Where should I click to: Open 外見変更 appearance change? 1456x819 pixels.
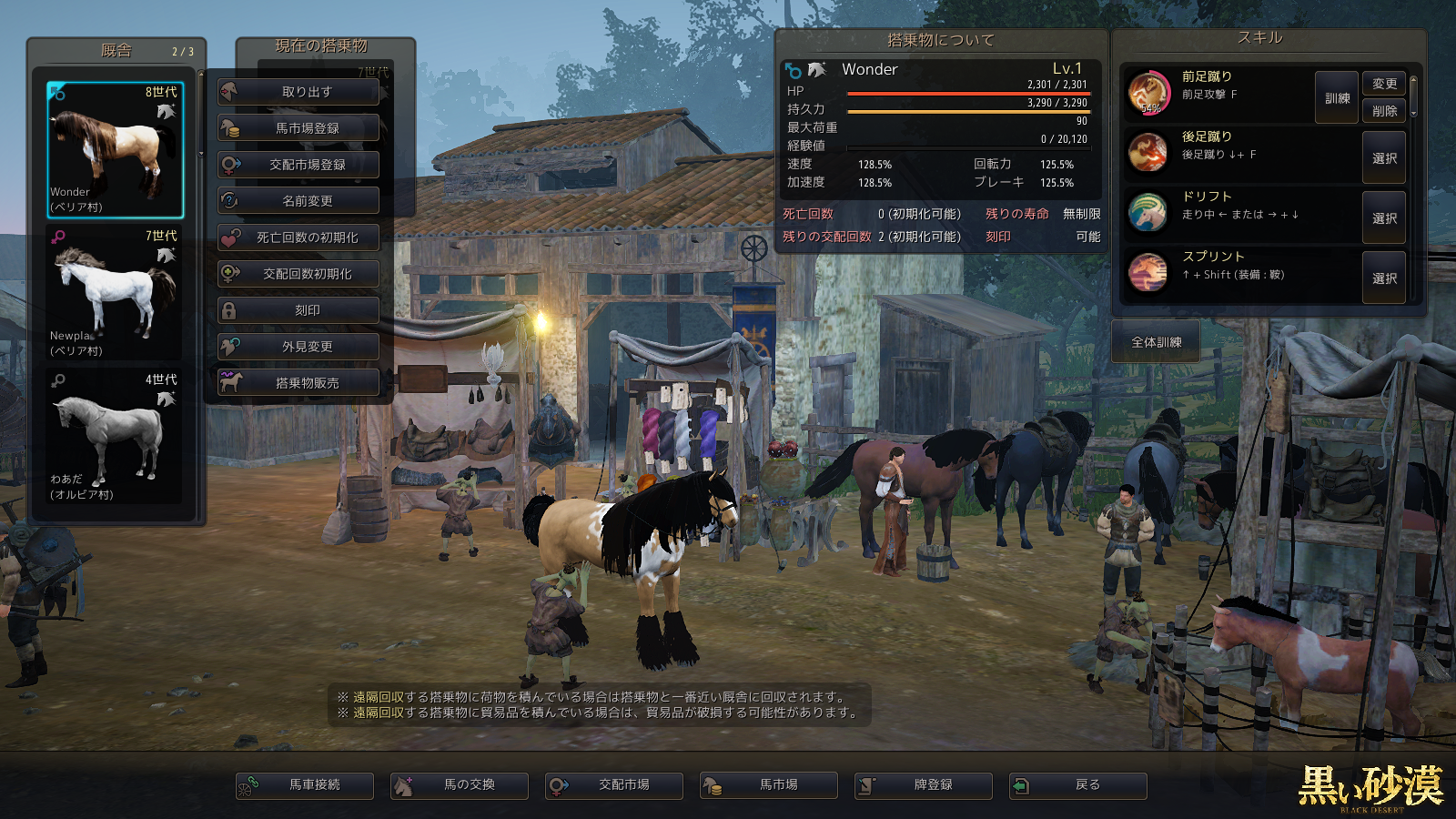pyautogui.click(x=298, y=347)
